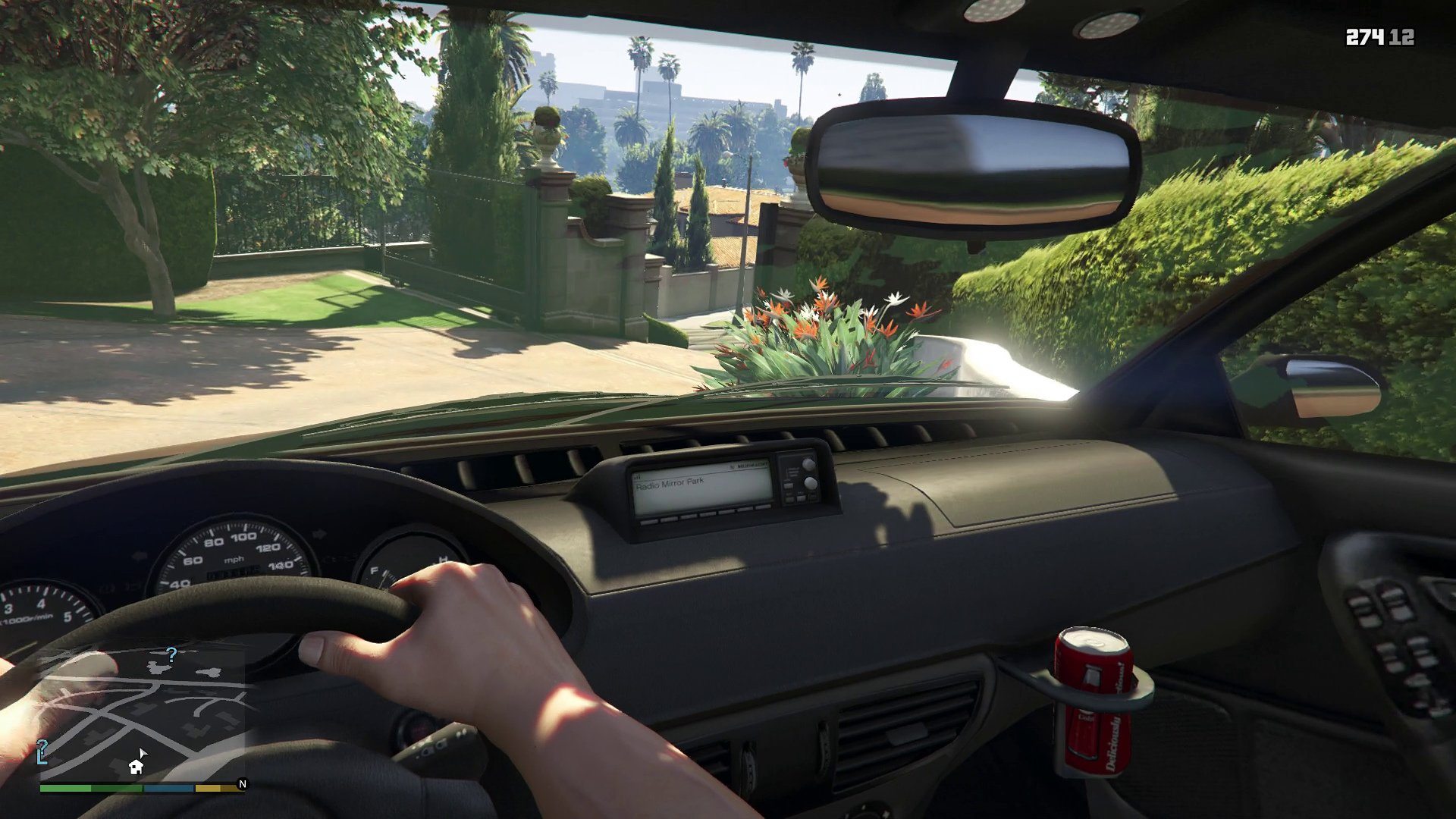Turn the upper volume knob on the radio
Image resolution: width=1456 pixels, height=819 pixels.
[808, 463]
